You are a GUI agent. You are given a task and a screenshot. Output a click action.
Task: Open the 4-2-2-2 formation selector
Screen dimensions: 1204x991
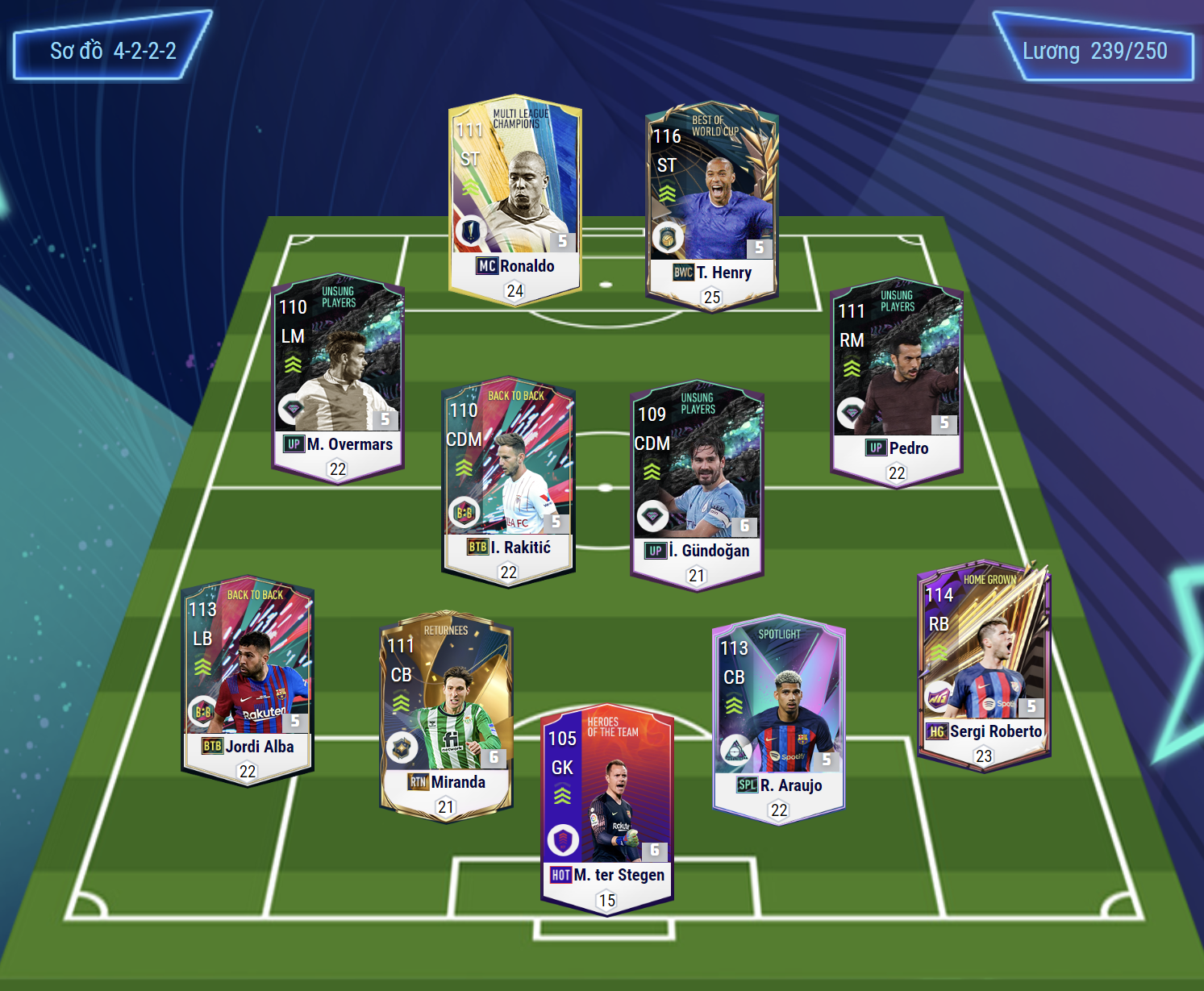click(113, 51)
